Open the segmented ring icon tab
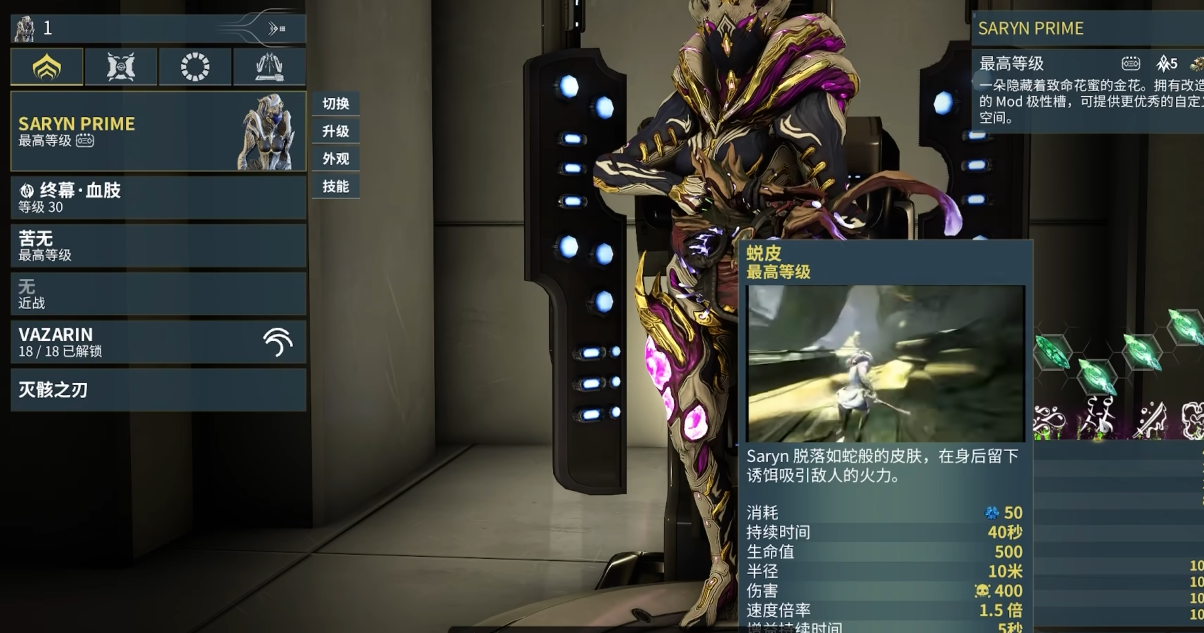This screenshot has height=633, width=1204. tap(195, 67)
